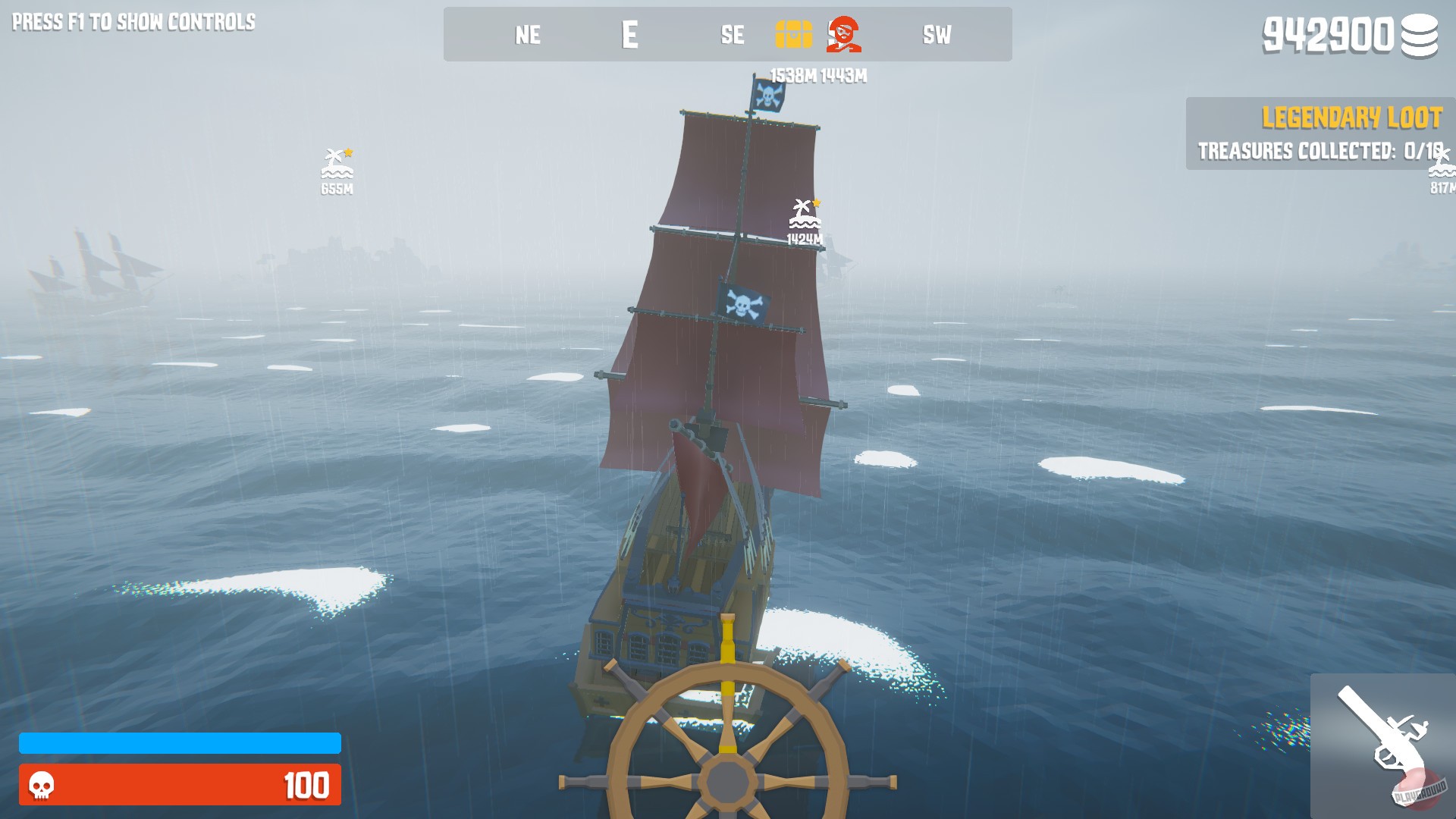
Task: Click the Treasures Collected 0/10 counter
Action: (1321, 150)
